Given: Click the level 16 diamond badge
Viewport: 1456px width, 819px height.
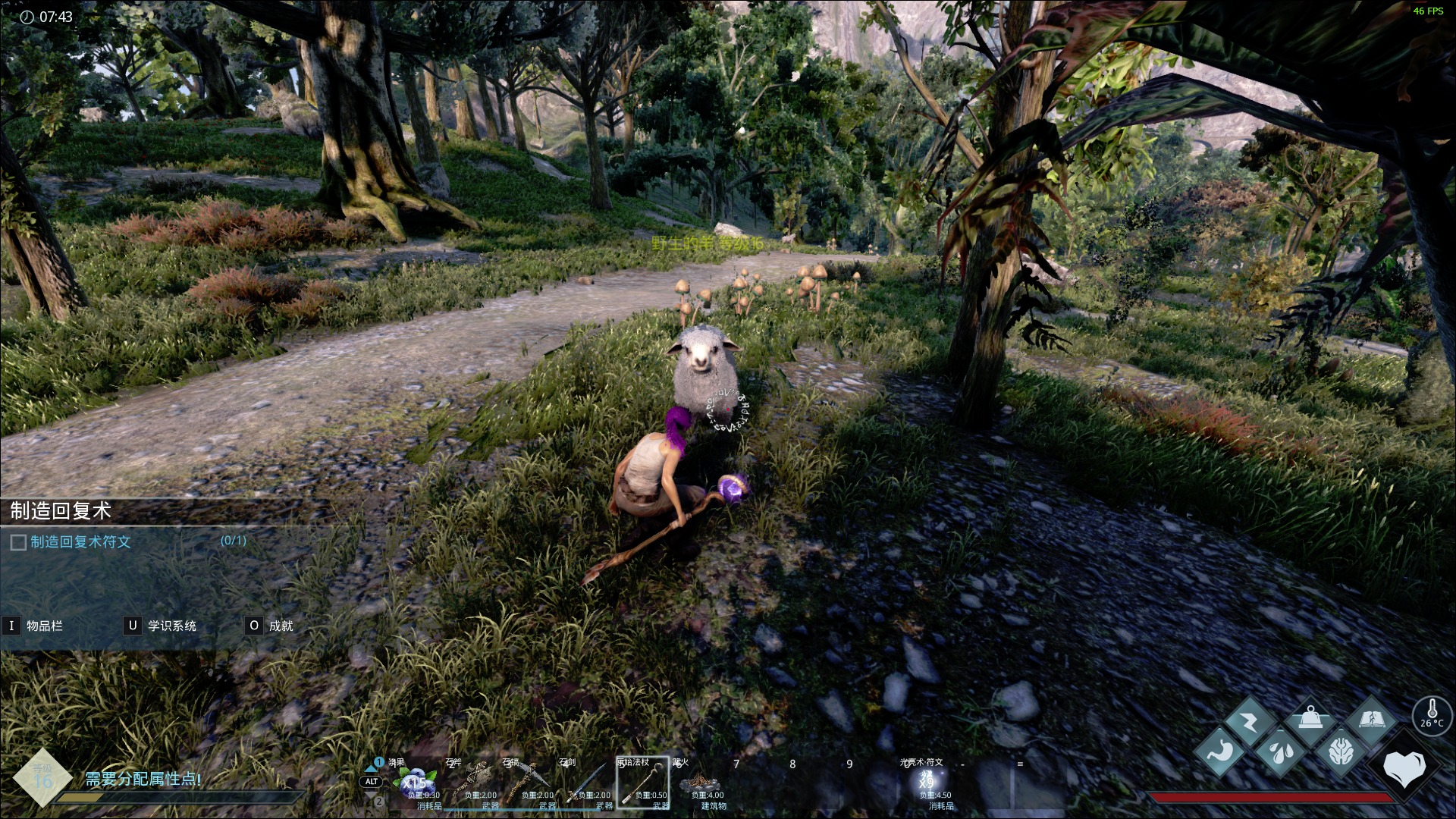Looking at the screenshot, I should click(x=42, y=777).
